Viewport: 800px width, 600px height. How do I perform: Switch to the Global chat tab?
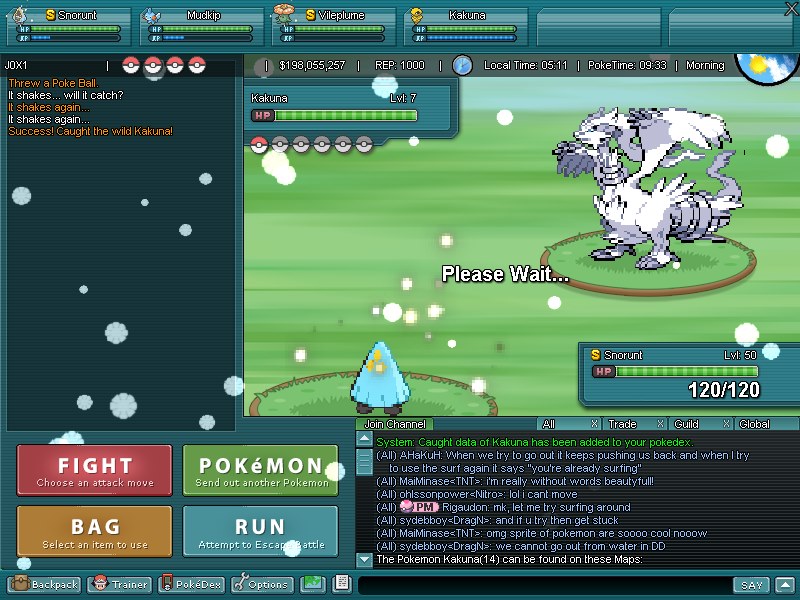click(x=754, y=424)
